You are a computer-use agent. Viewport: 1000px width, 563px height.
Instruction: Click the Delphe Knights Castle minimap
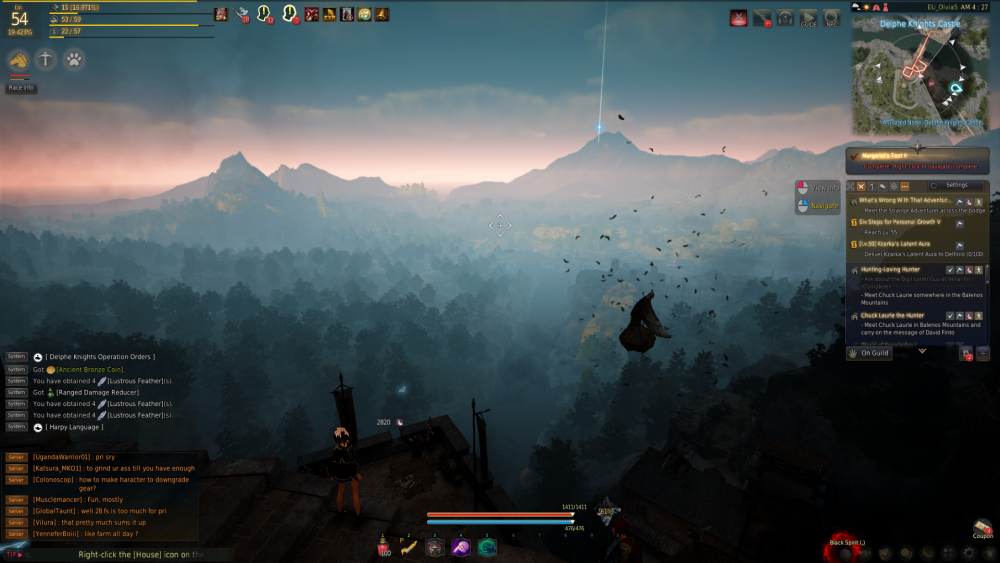(x=919, y=72)
